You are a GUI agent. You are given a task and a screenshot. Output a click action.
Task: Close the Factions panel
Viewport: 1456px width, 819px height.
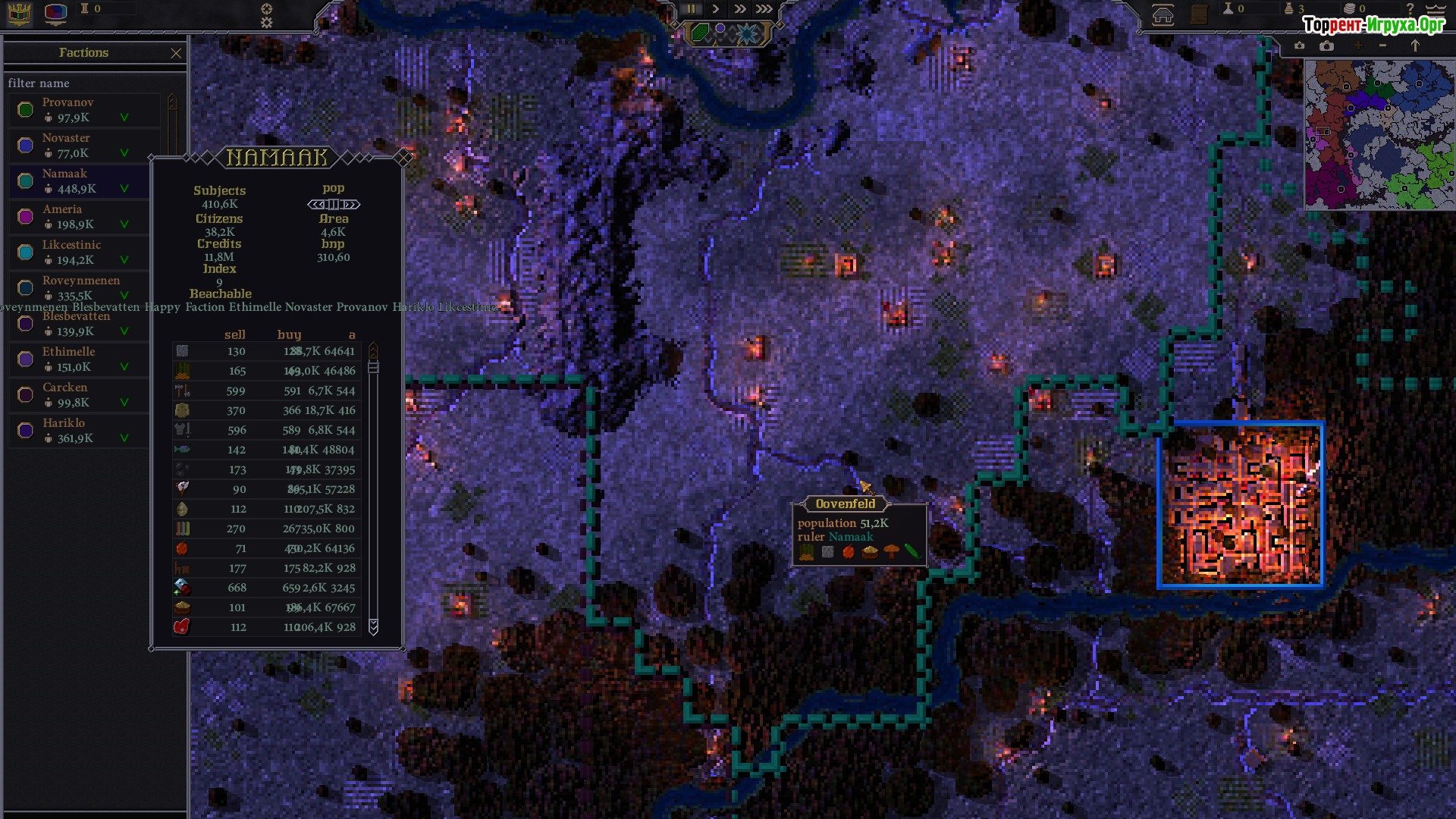[176, 53]
